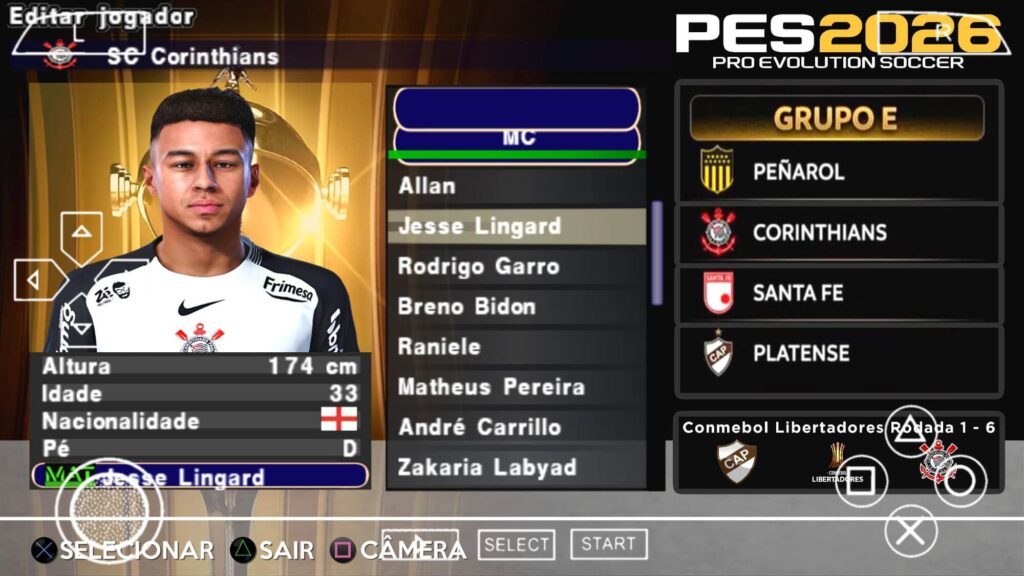Select Breno Bidon's row

(x=515, y=306)
